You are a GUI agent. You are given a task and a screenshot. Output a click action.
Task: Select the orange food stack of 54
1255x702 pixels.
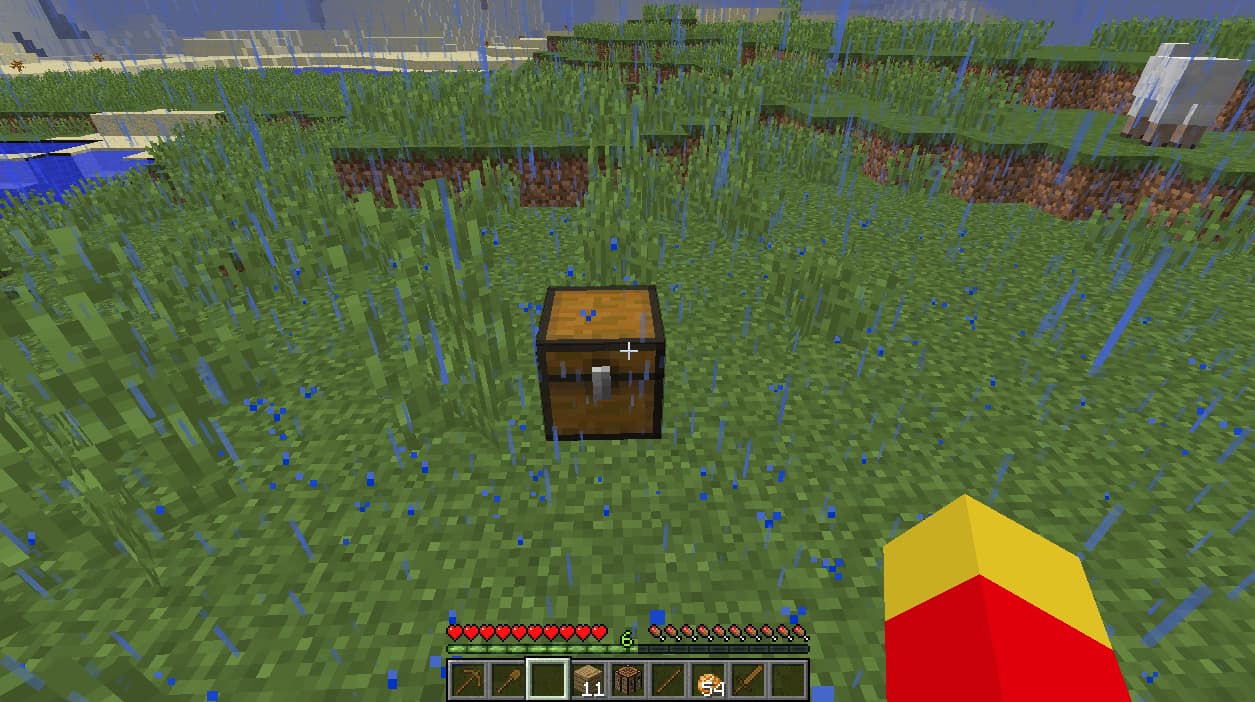pyautogui.click(x=708, y=681)
